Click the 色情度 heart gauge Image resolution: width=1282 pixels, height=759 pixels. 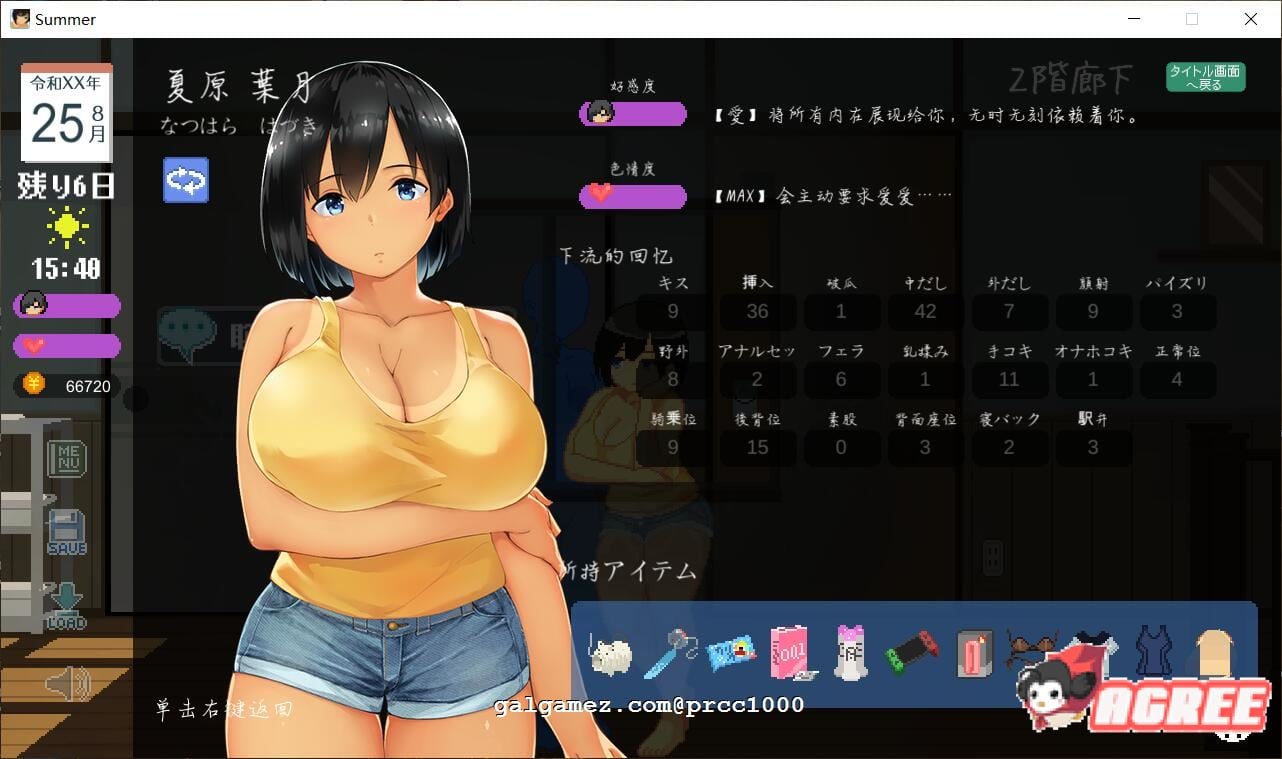point(632,195)
